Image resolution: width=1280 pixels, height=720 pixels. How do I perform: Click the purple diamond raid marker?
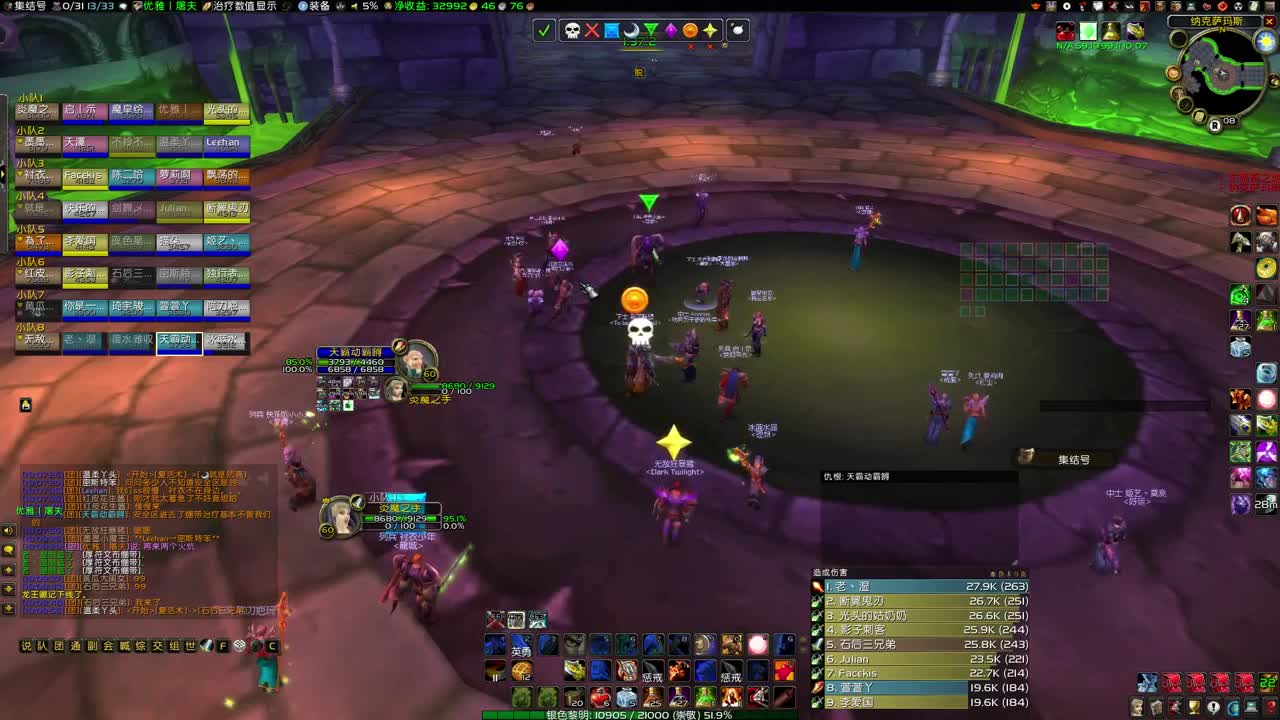pos(671,31)
